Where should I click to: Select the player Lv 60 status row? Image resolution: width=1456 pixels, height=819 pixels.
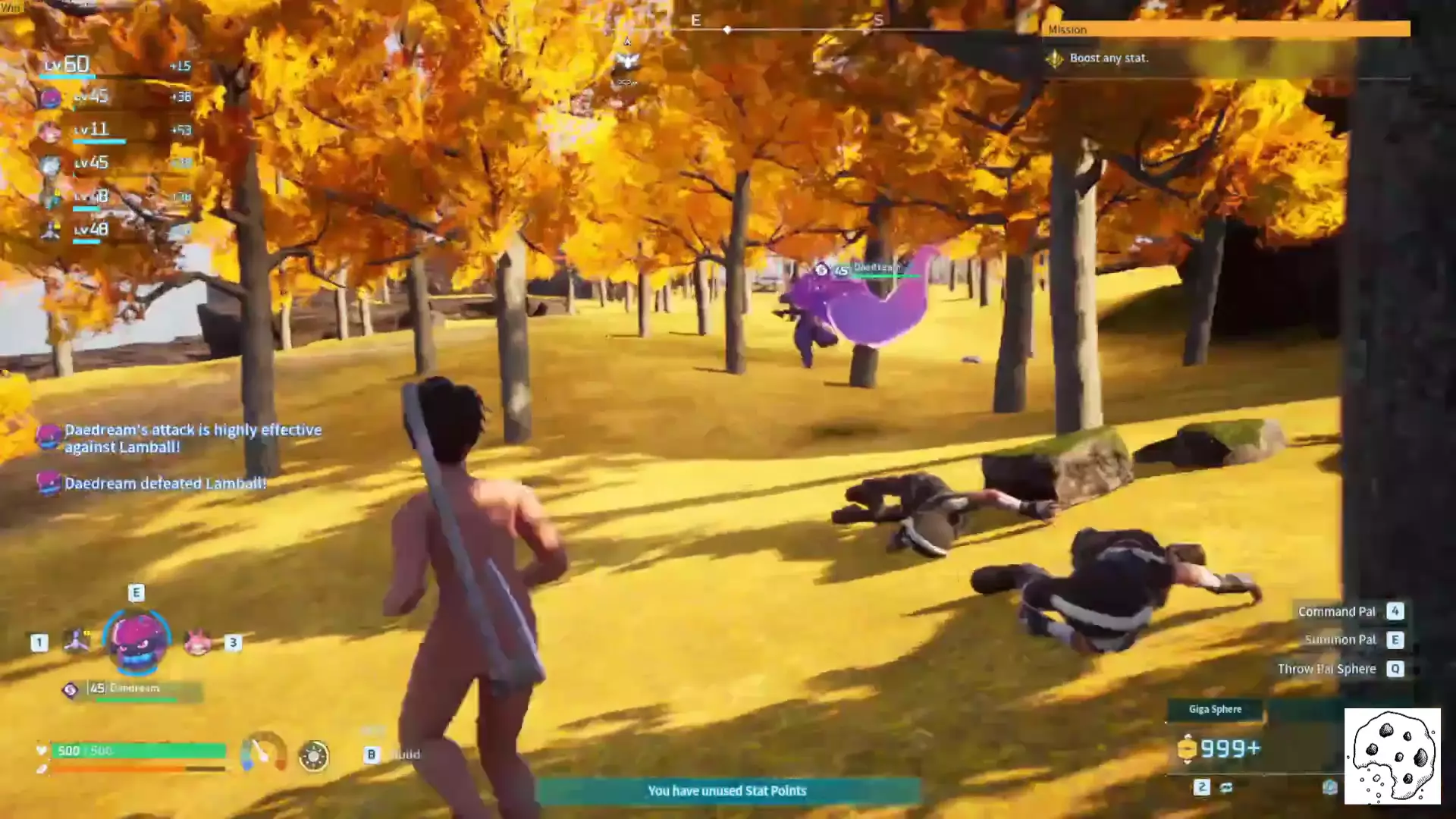114,65
